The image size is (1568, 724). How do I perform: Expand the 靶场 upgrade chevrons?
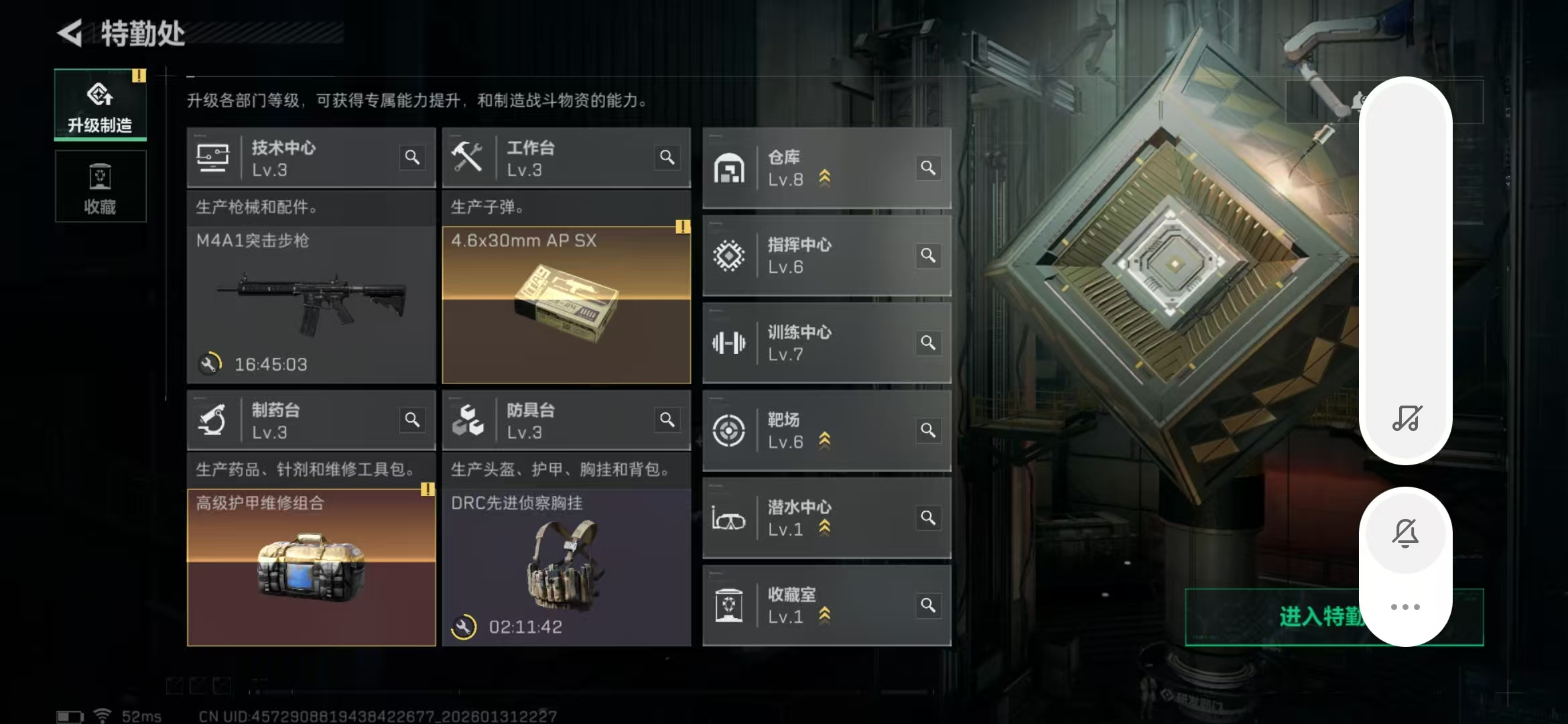click(x=824, y=442)
